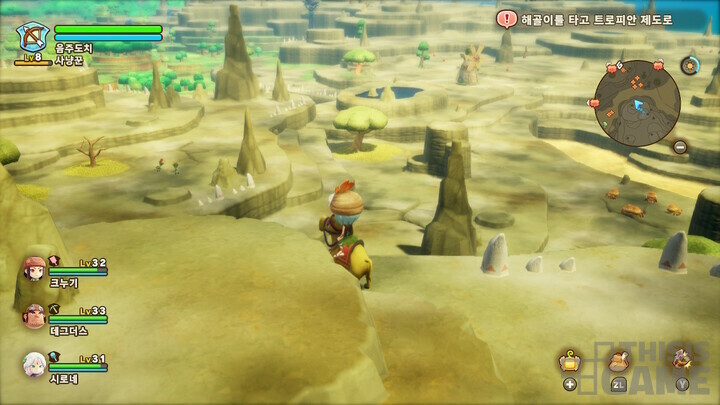Choose party member 크누기's portrait

point(34,269)
